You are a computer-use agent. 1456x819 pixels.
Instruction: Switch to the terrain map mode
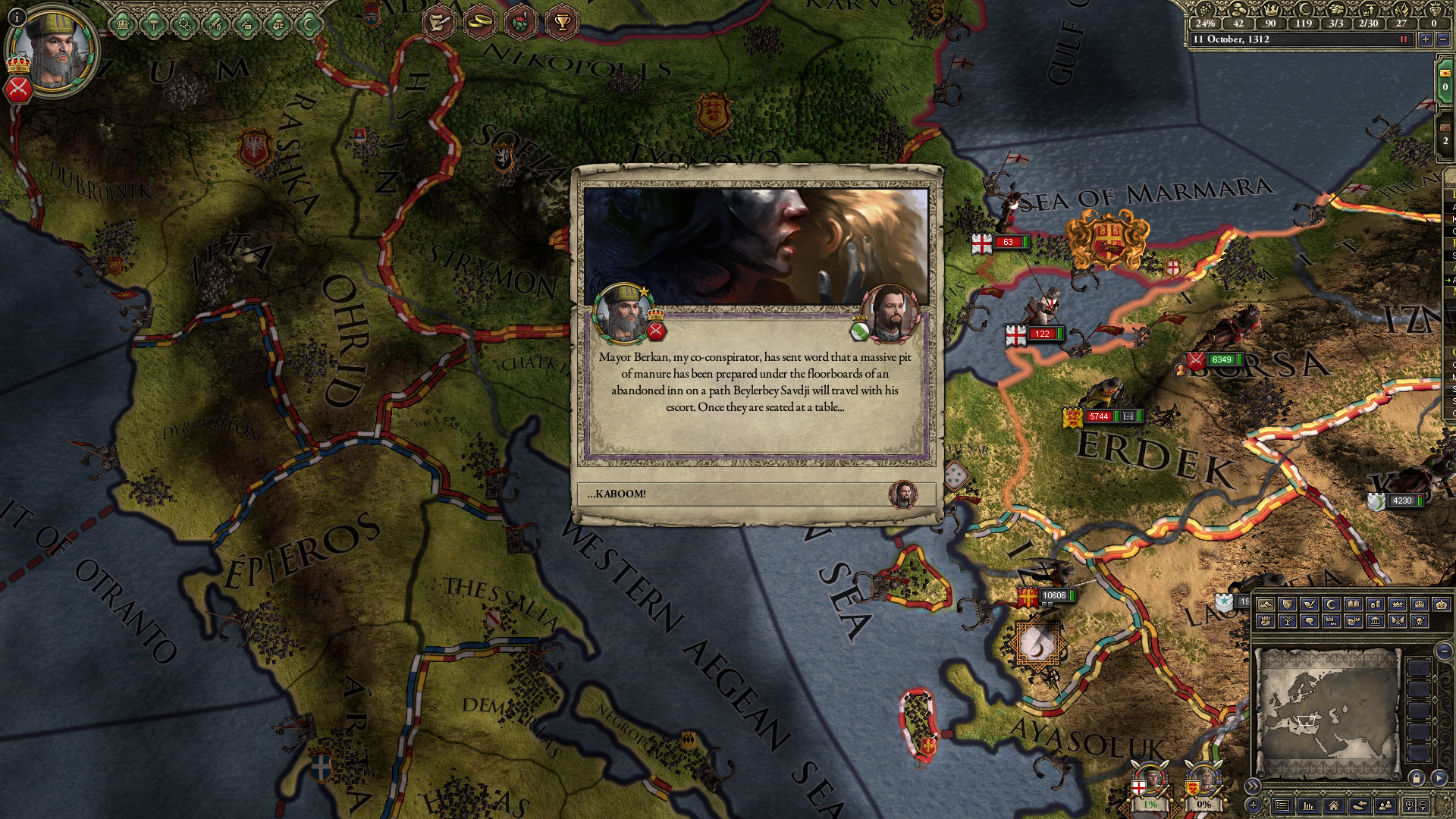coord(1265,604)
